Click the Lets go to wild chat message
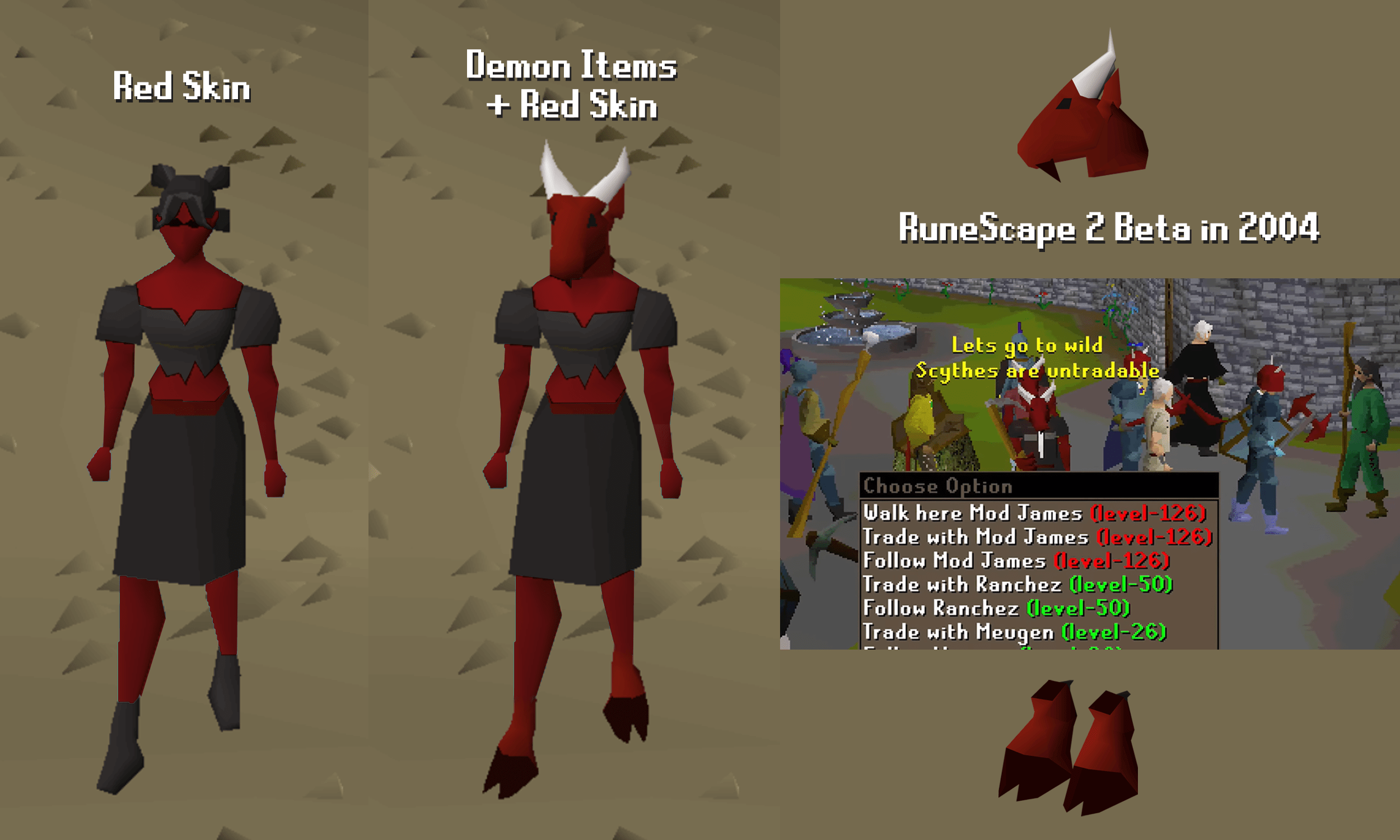Image resolution: width=1400 pixels, height=840 pixels. [x=1027, y=346]
